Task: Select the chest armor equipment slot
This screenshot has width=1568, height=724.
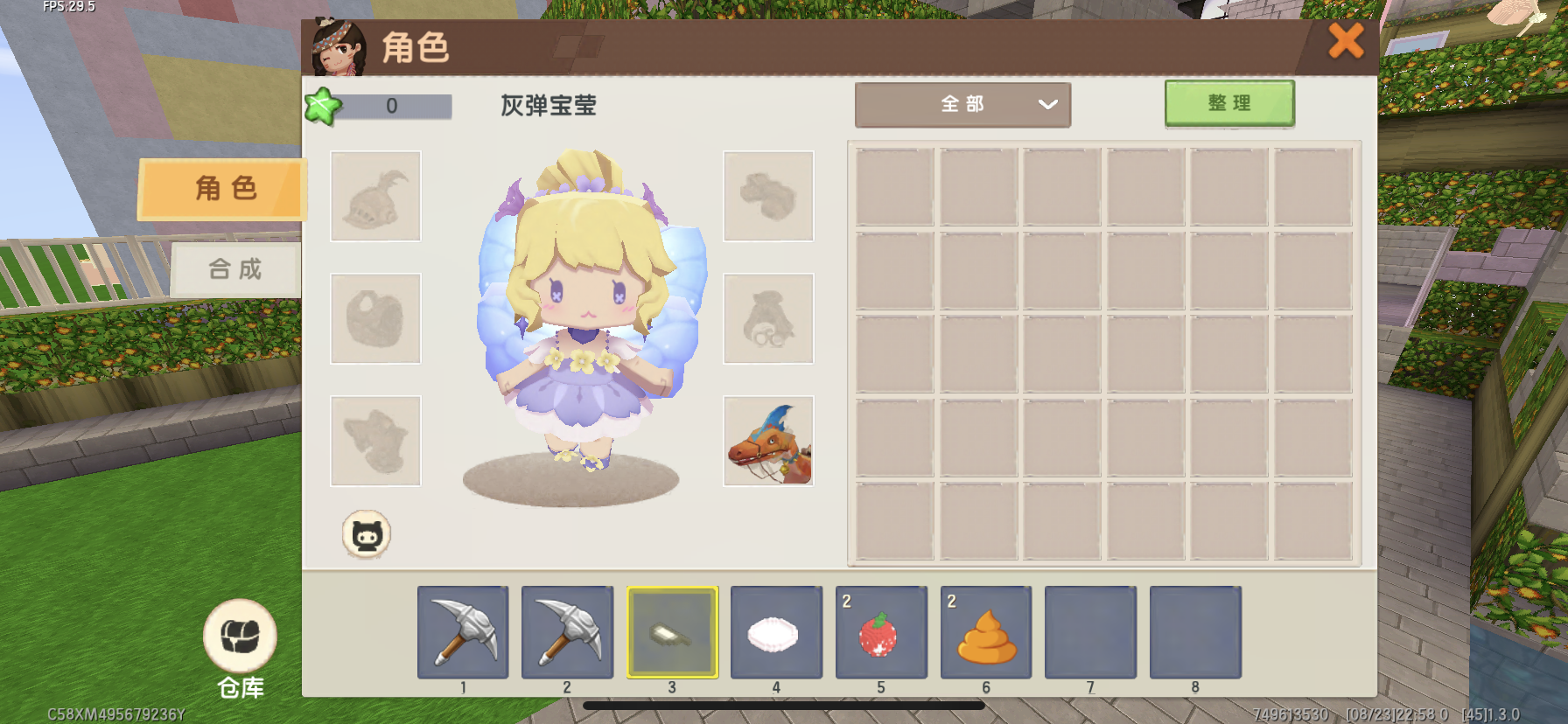Action: [375, 318]
